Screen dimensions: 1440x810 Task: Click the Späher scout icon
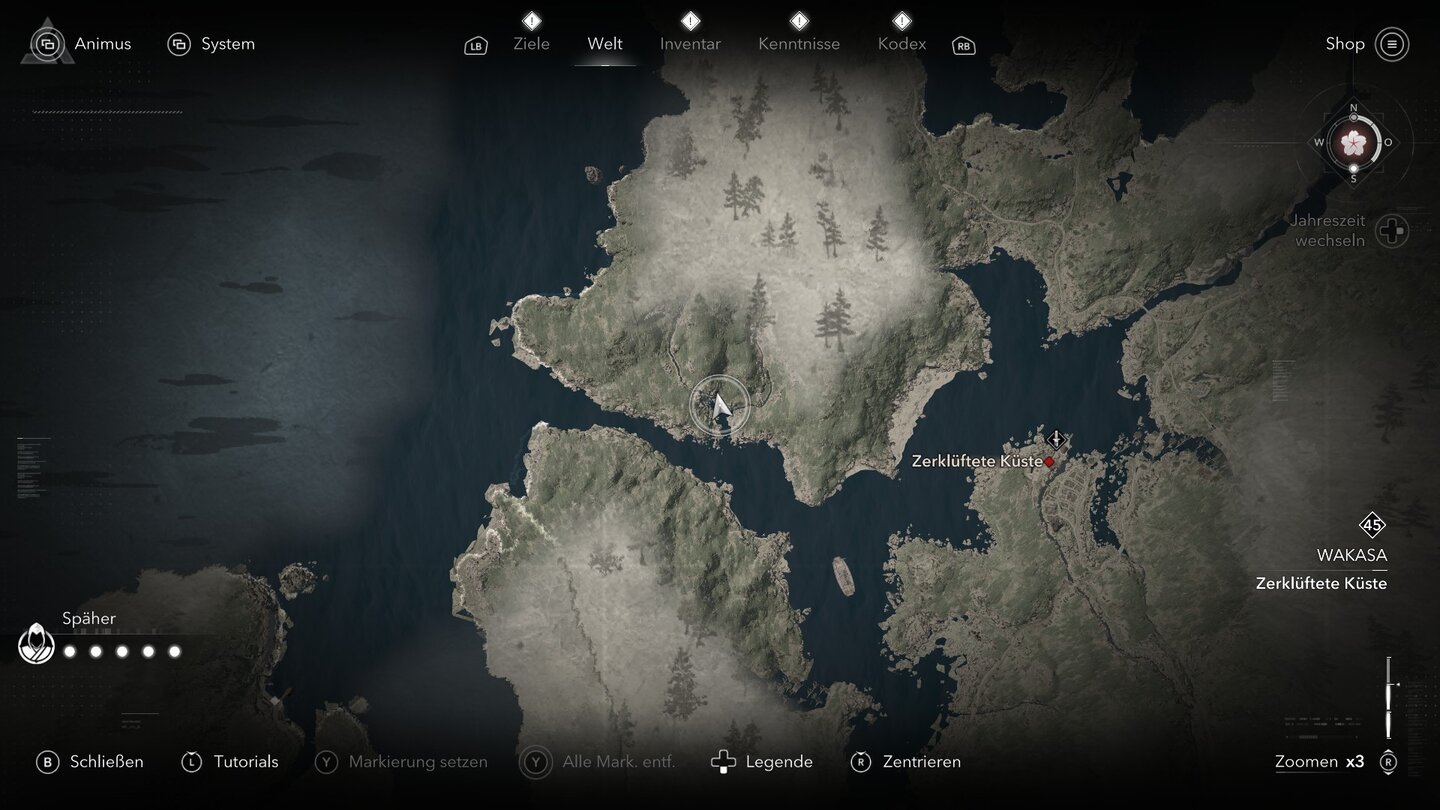tap(37, 645)
